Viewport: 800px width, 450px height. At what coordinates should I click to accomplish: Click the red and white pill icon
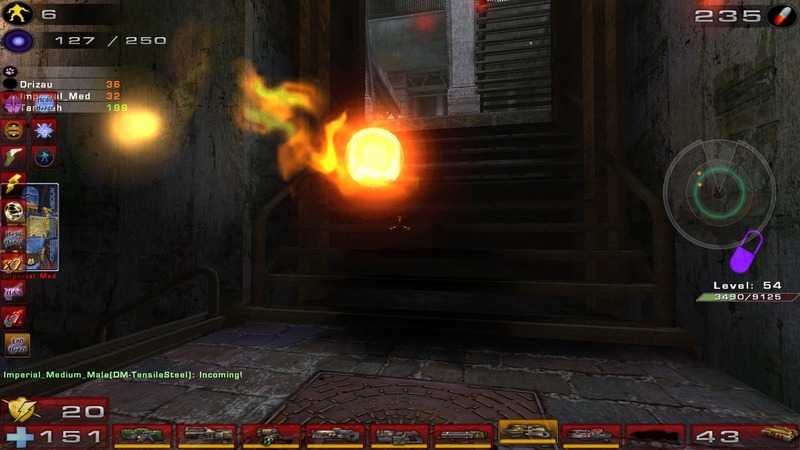point(778,16)
